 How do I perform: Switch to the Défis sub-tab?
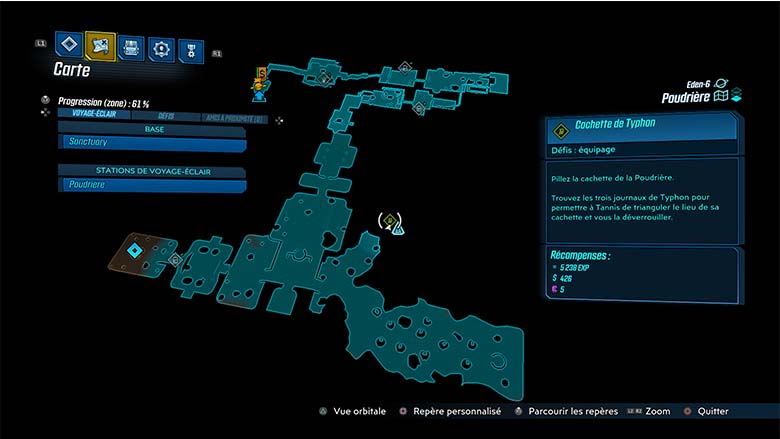point(166,116)
